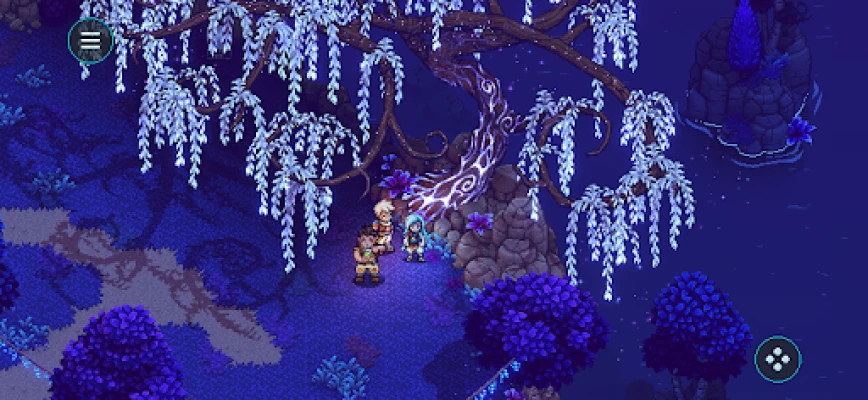Open the hamburger menu button
This screenshot has height=400, width=868.
click(90, 40)
